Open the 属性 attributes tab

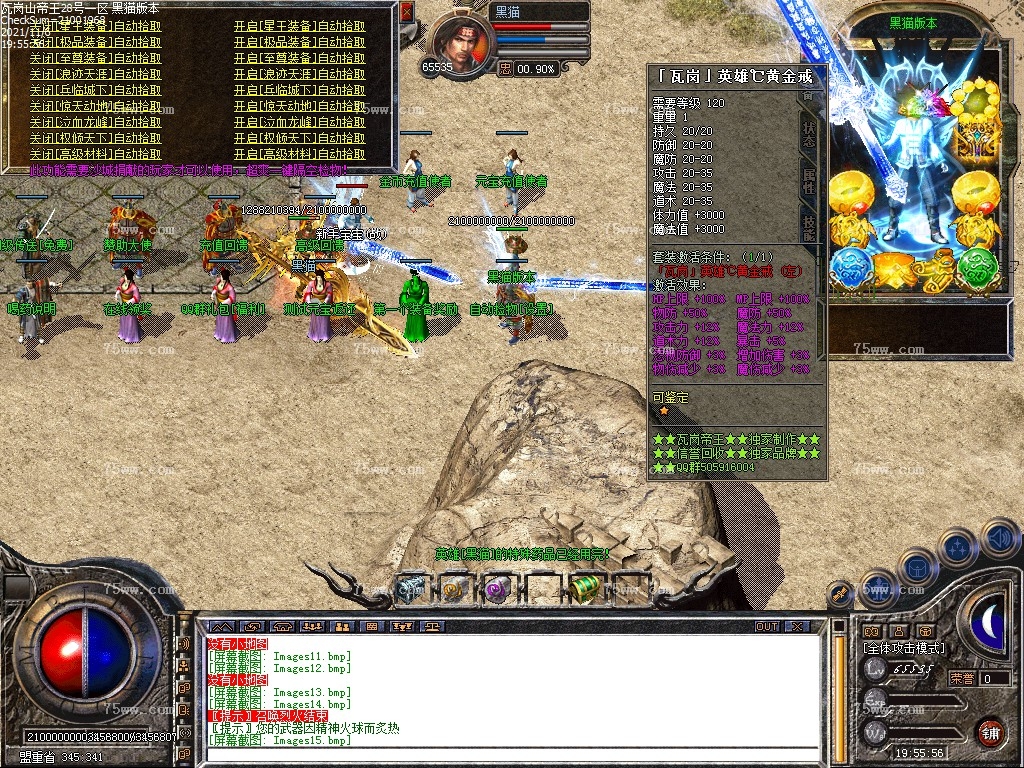[808, 181]
